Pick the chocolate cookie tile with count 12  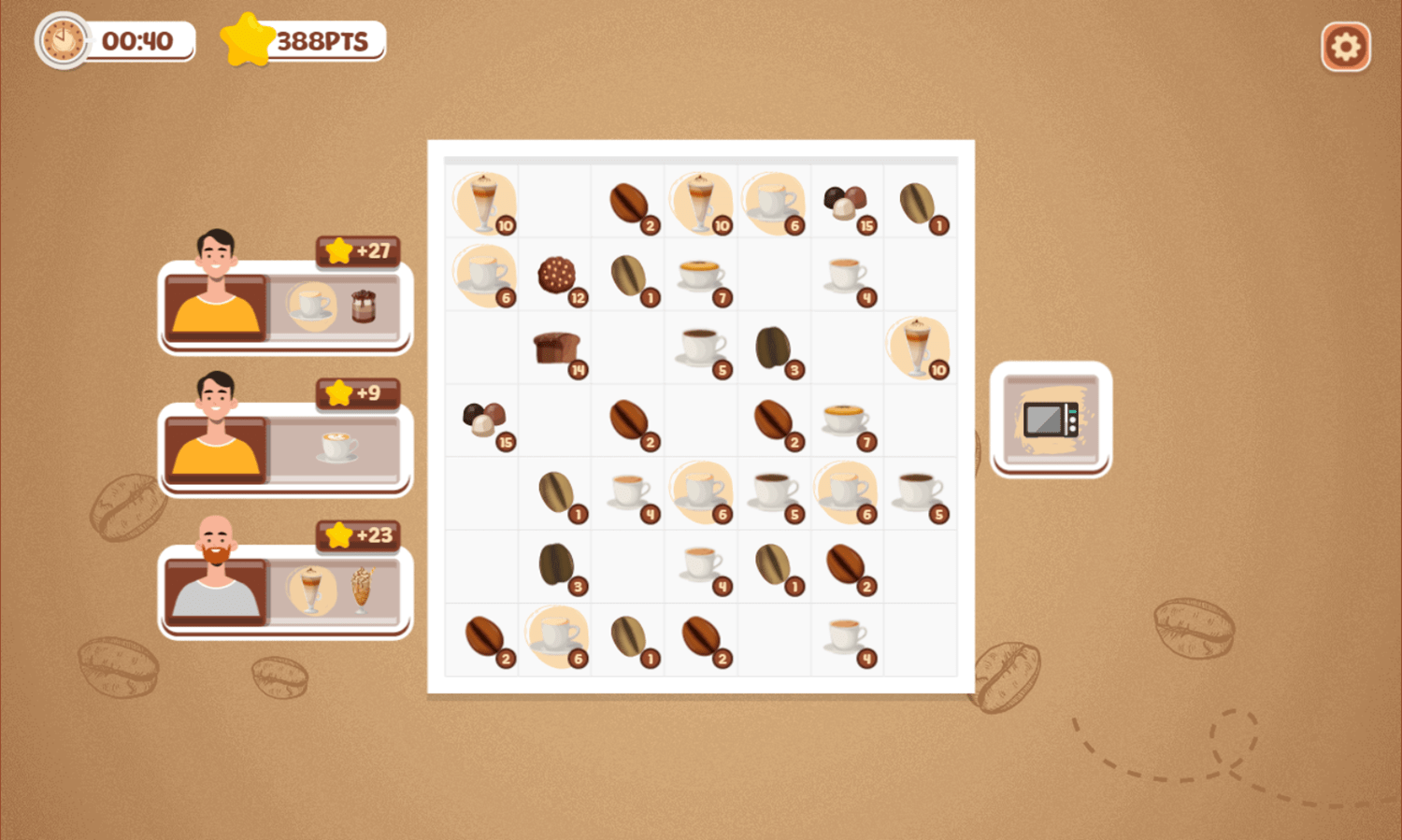[556, 274]
